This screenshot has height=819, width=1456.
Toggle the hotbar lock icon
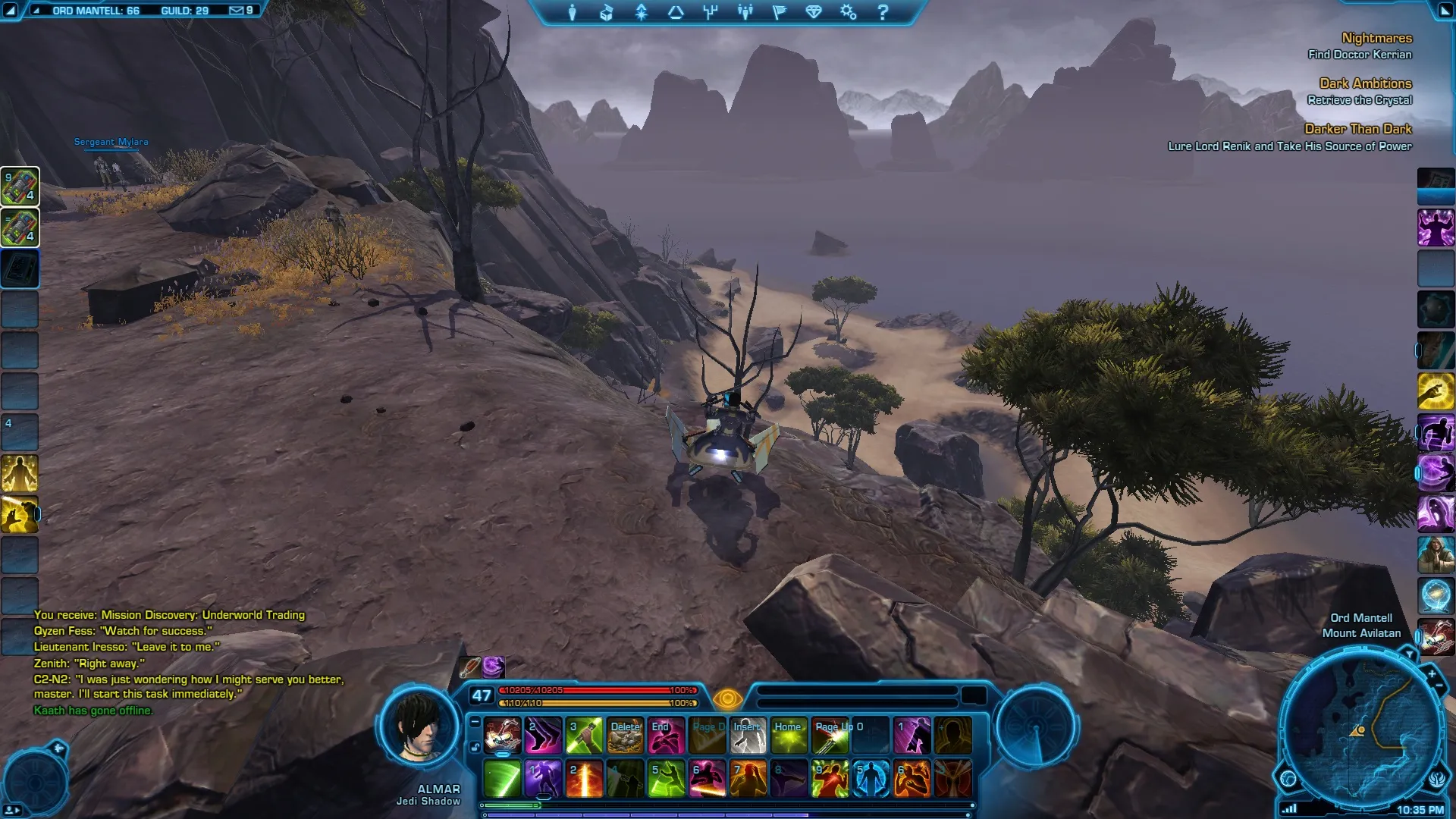475,747
